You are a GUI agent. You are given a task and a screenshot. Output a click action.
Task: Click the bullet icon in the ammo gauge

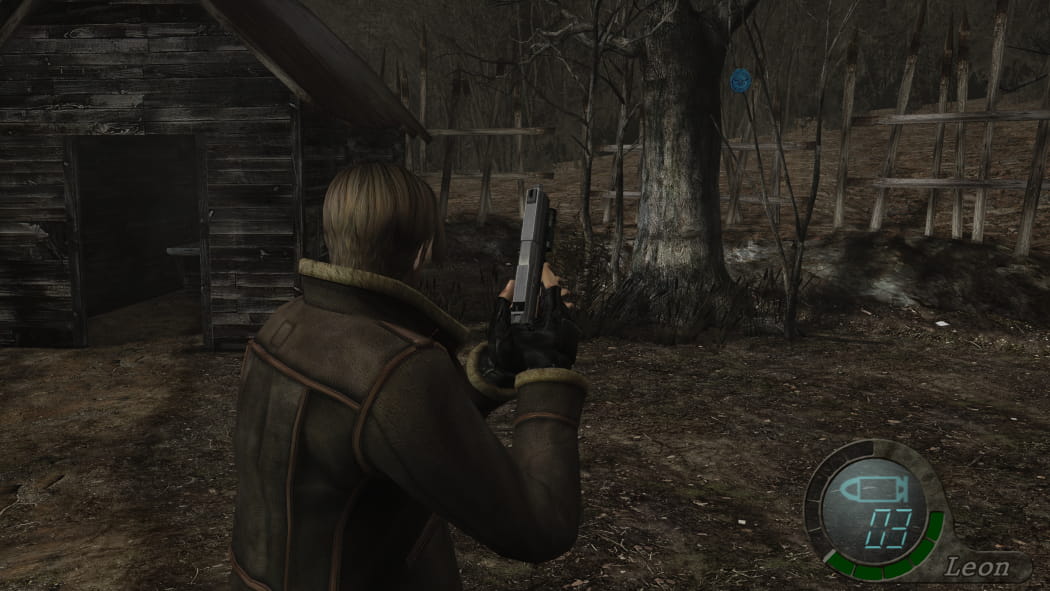[x=871, y=490]
